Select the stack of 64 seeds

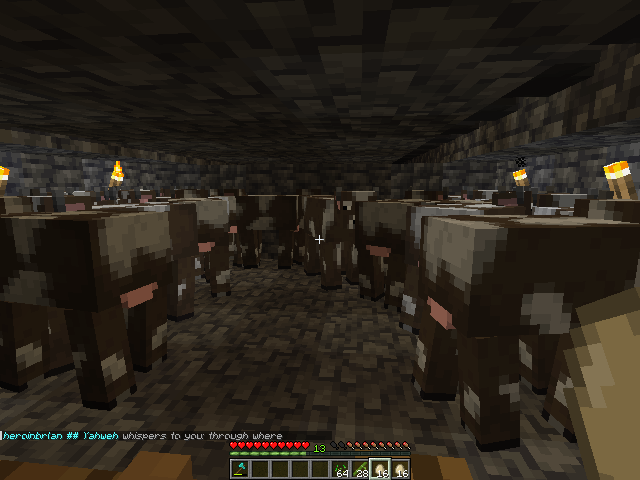point(341,469)
